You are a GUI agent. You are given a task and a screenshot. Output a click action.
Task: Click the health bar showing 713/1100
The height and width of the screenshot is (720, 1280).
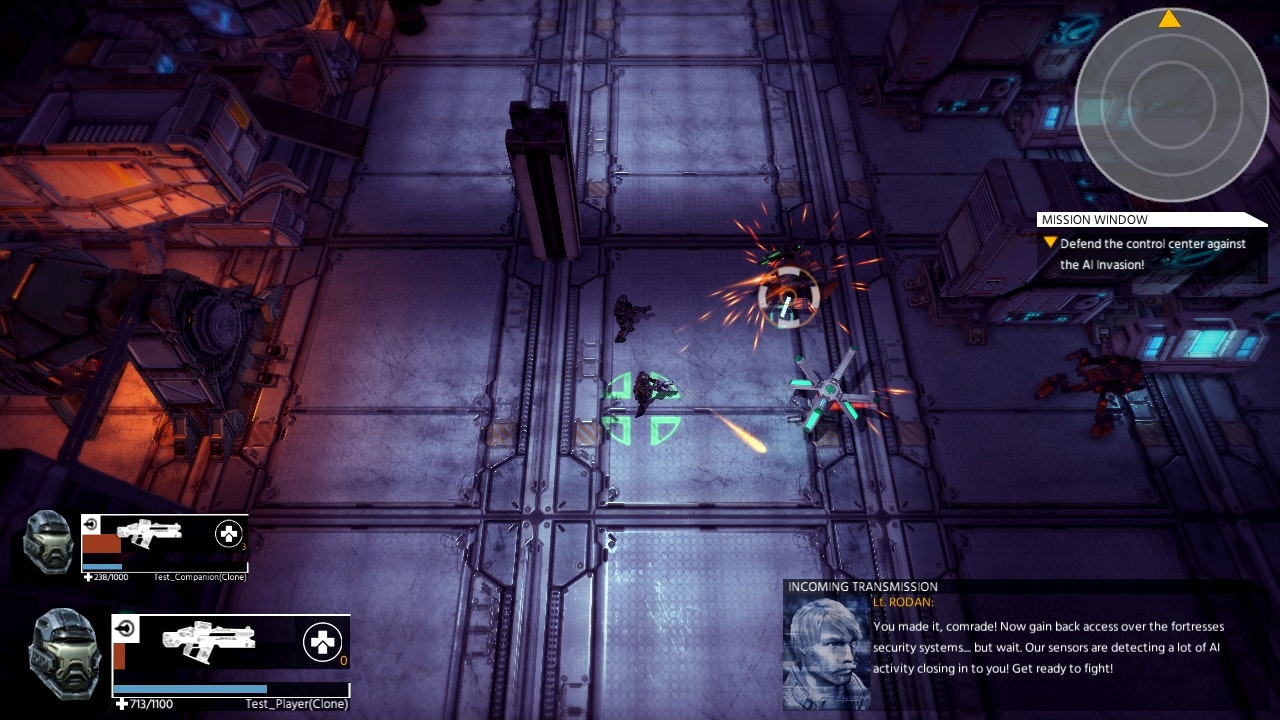188,688
